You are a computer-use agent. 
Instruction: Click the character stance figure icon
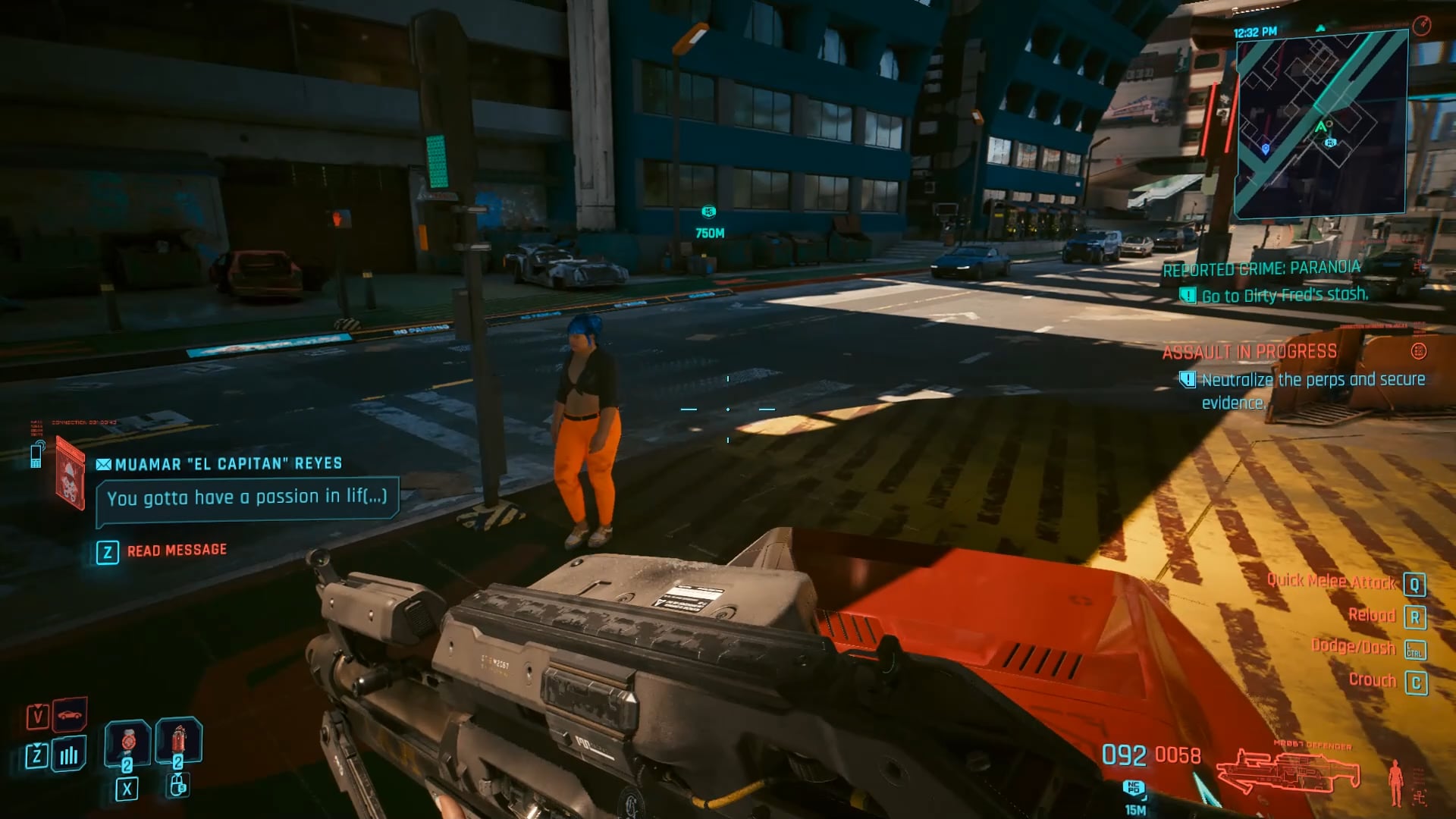pos(1395,783)
